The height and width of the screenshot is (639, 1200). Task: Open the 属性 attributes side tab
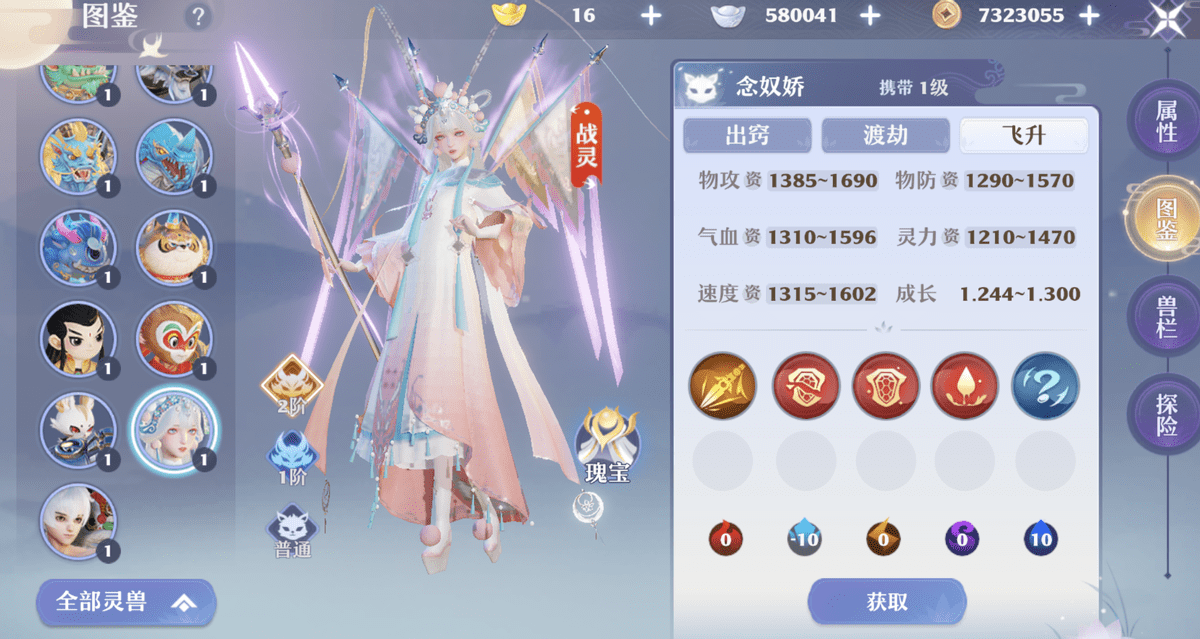click(1166, 120)
